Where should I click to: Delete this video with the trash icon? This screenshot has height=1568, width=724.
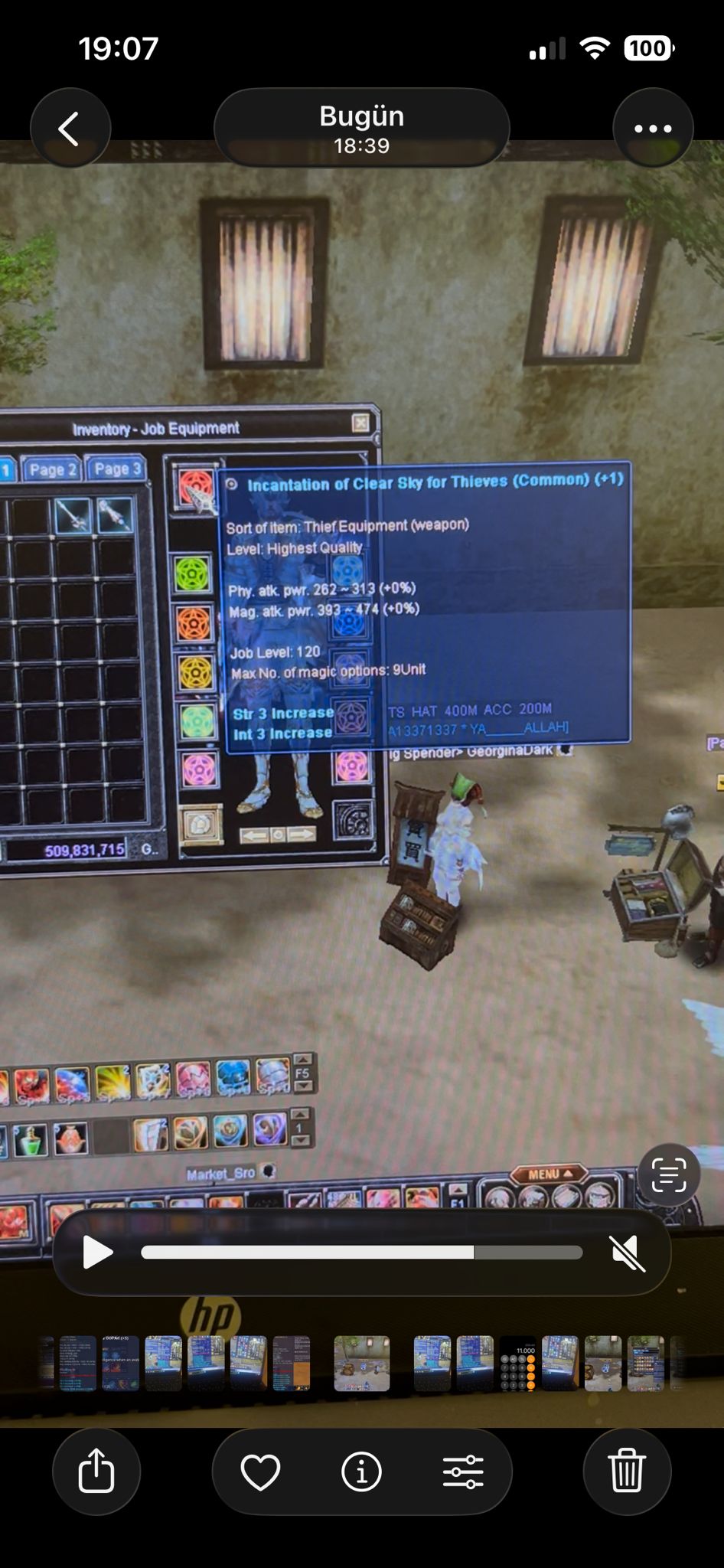tap(627, 1471)
